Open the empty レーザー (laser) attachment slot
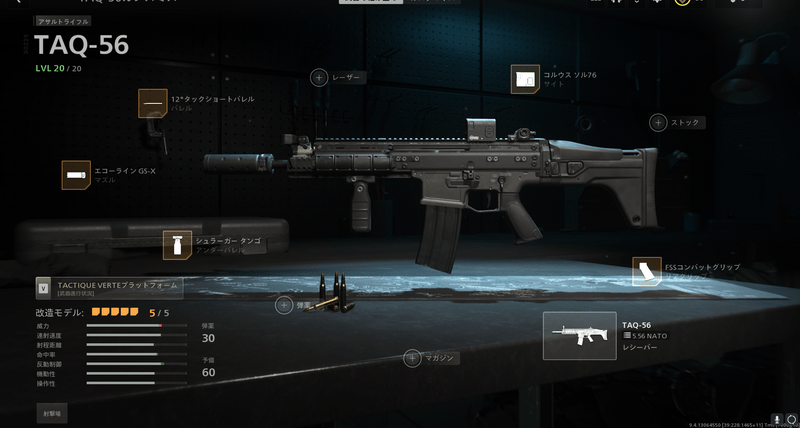 tap(319, 77)
